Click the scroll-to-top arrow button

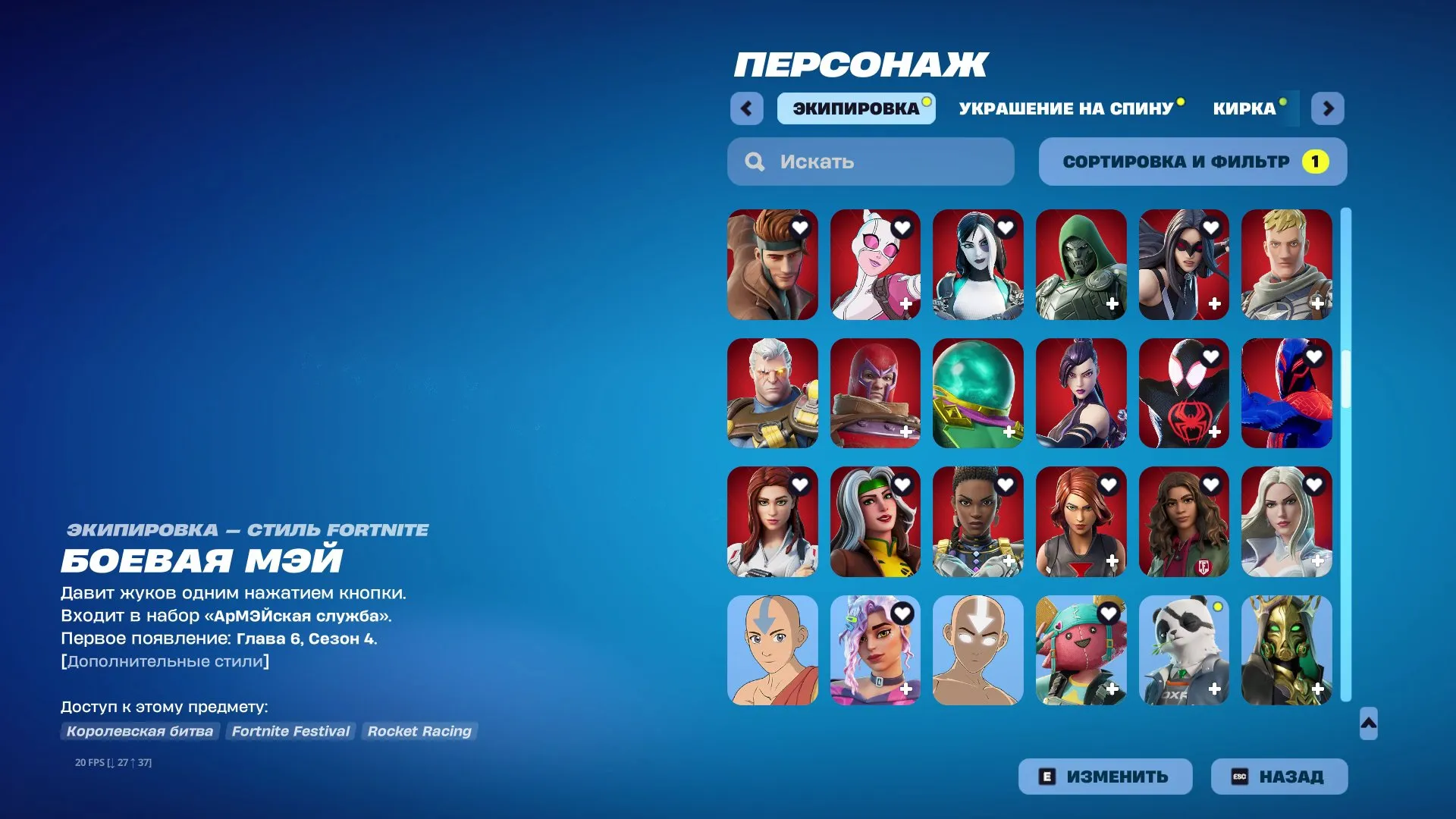pyautogui.click(x=1368, y=725)
